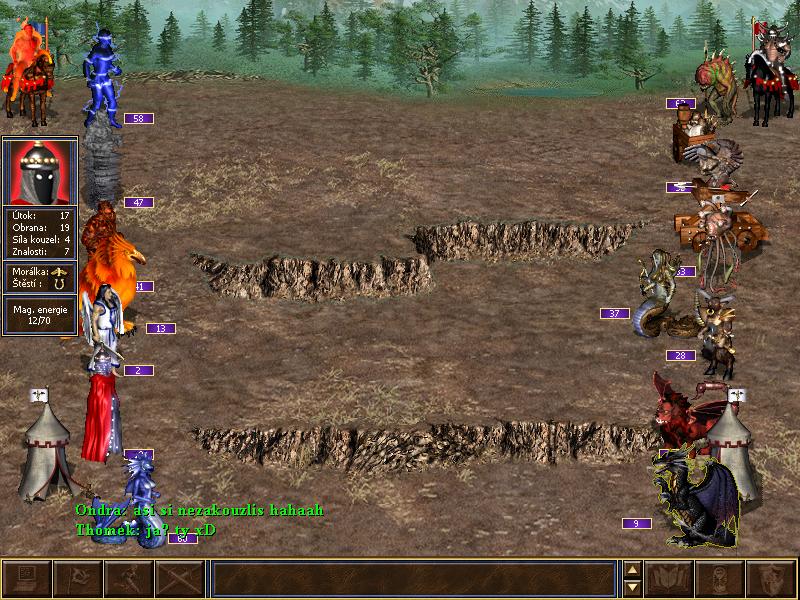Make the active unit wait with the hourglass
Viewport: 800px width, 600px height.
pyautogui.click(x=721, y=579)
